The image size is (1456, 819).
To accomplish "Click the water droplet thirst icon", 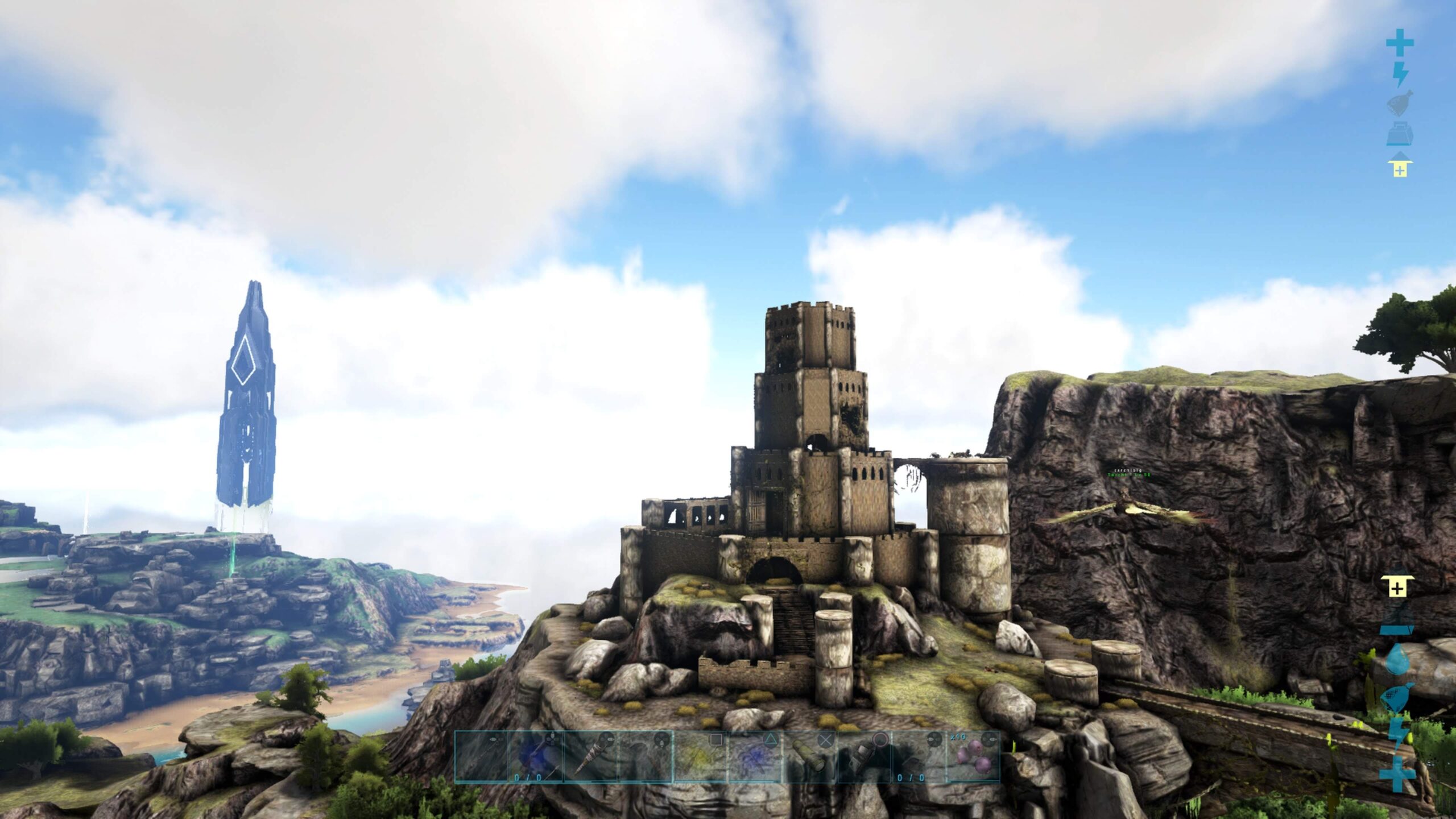I will [x=1397, y=660].
